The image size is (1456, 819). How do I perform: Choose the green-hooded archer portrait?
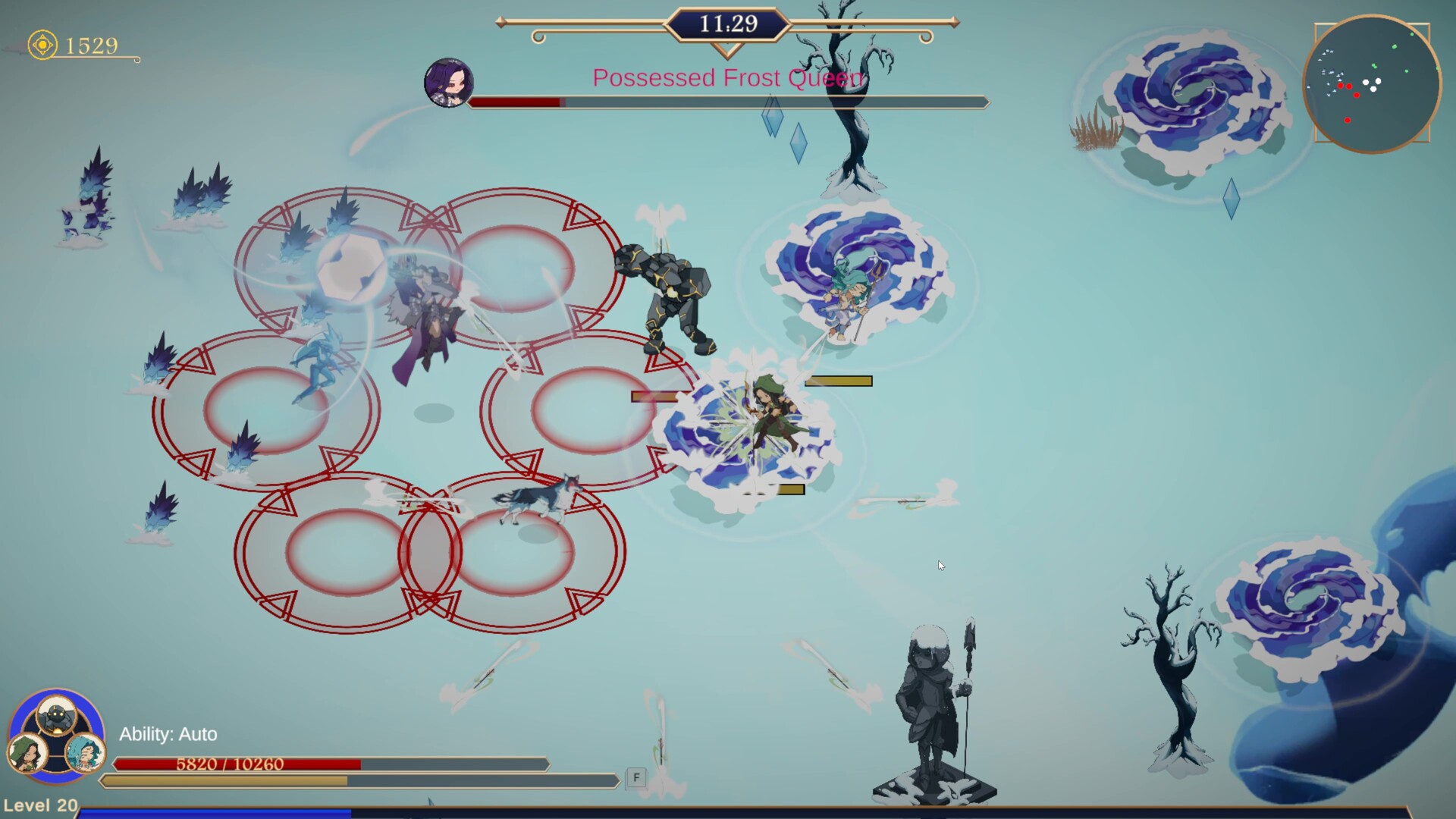pos(27,753)
